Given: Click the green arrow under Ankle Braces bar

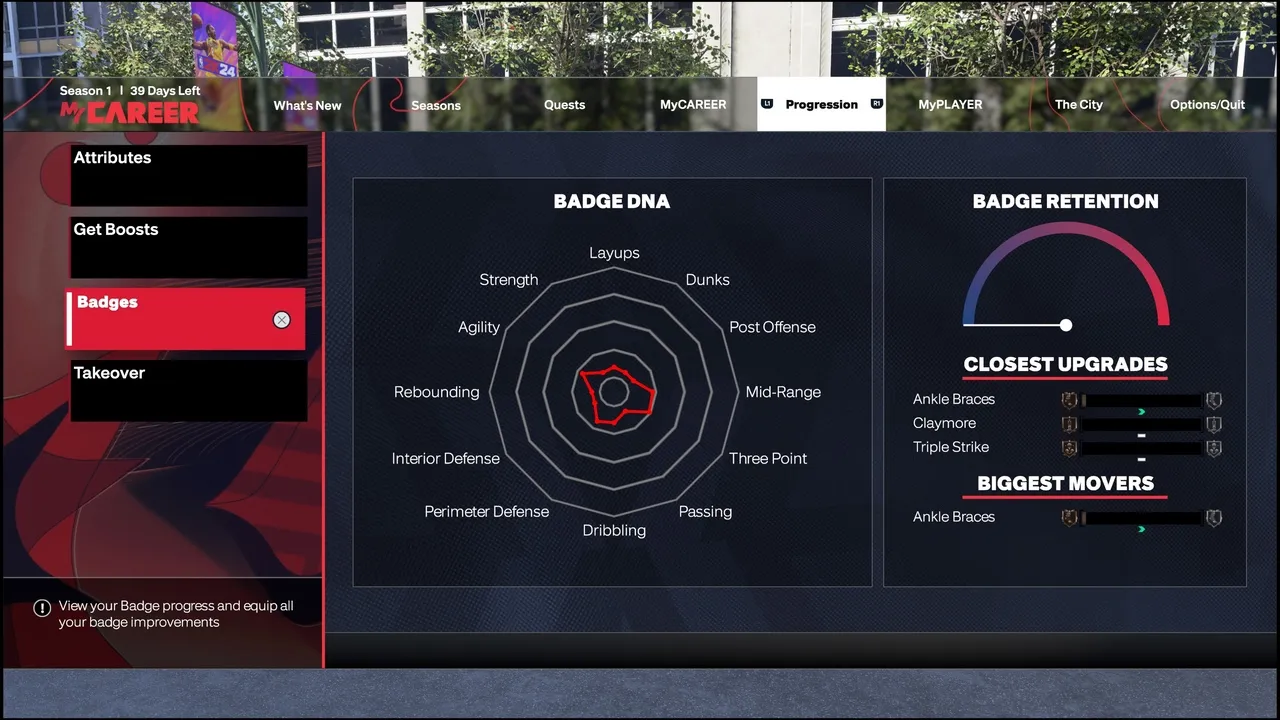Looking at the screenshot, I should [x=1141, y=409].
